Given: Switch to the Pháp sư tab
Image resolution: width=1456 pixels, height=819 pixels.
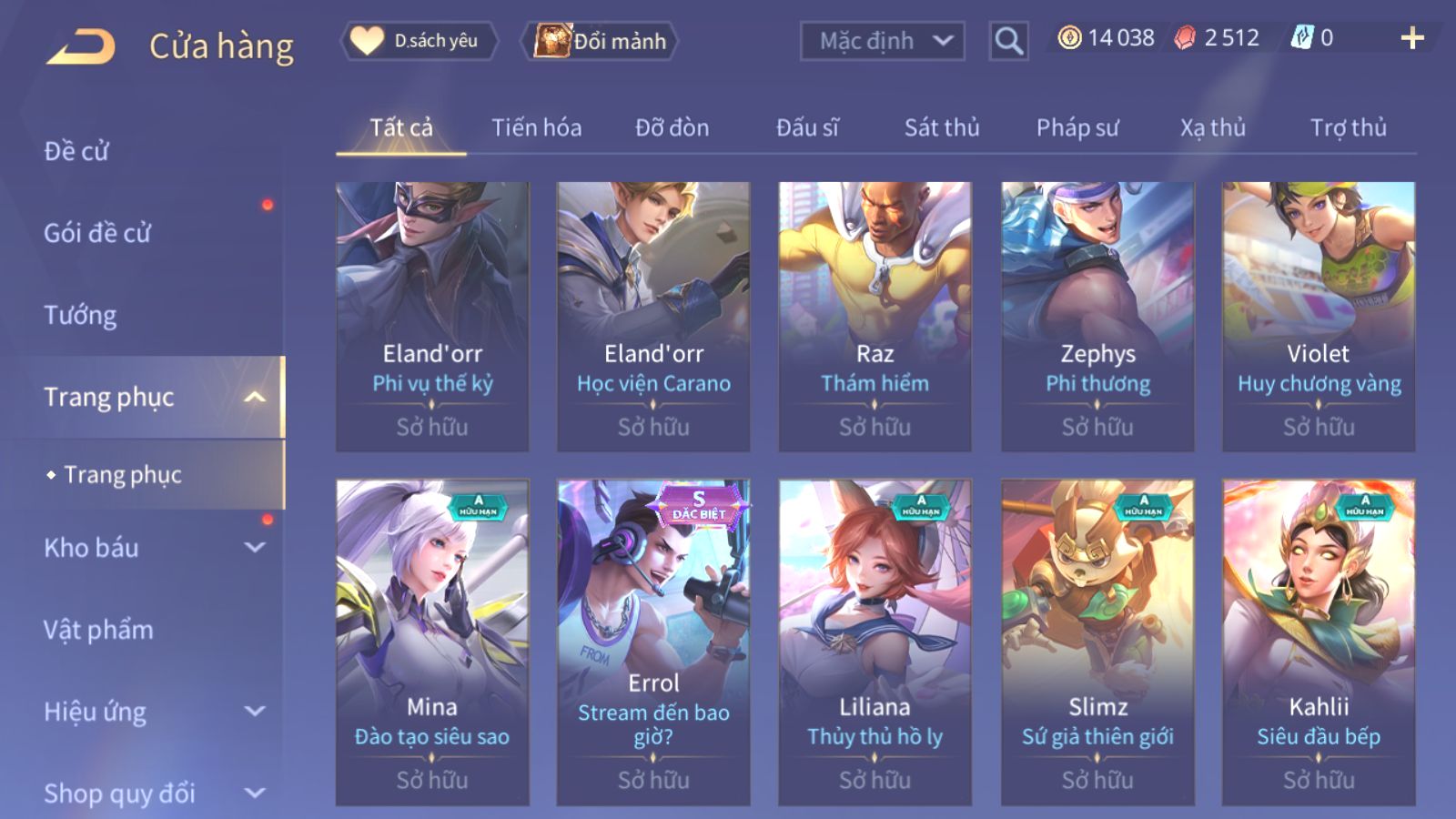Looking at the screenshot, I should pos(1077,128).
